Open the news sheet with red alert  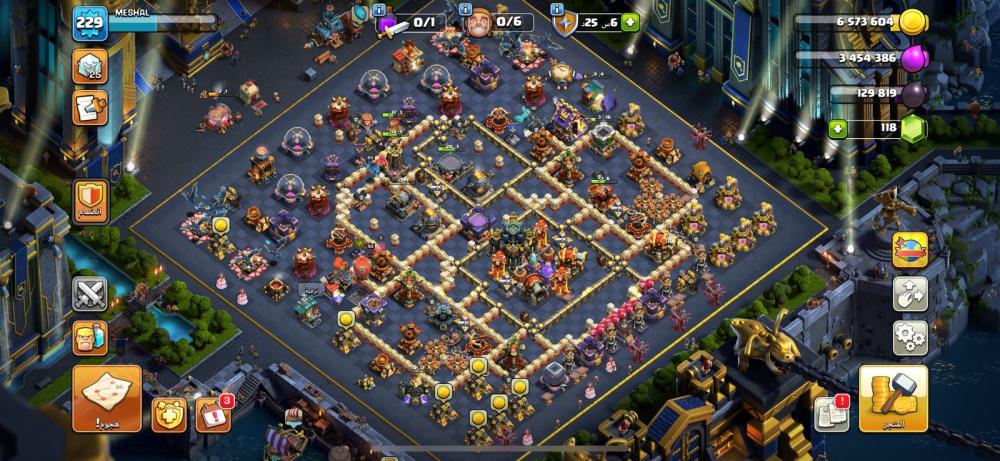830,413
